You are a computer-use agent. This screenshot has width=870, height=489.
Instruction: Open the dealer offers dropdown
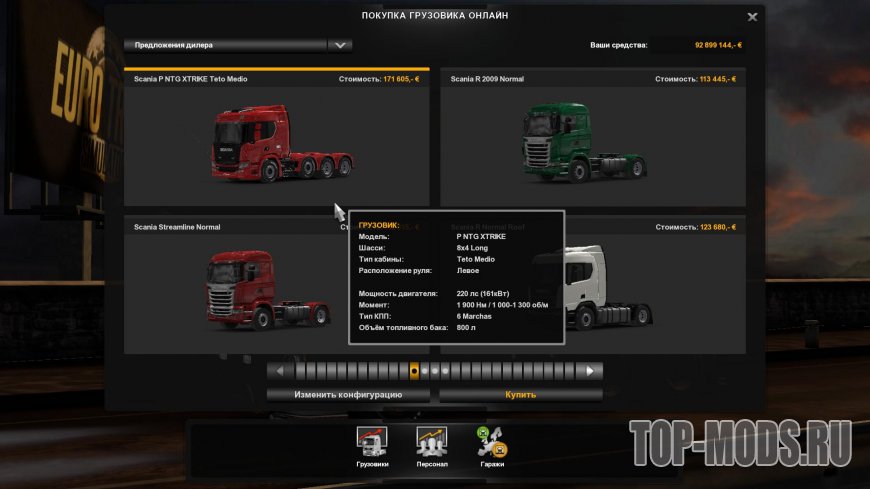tap(341, 45)
